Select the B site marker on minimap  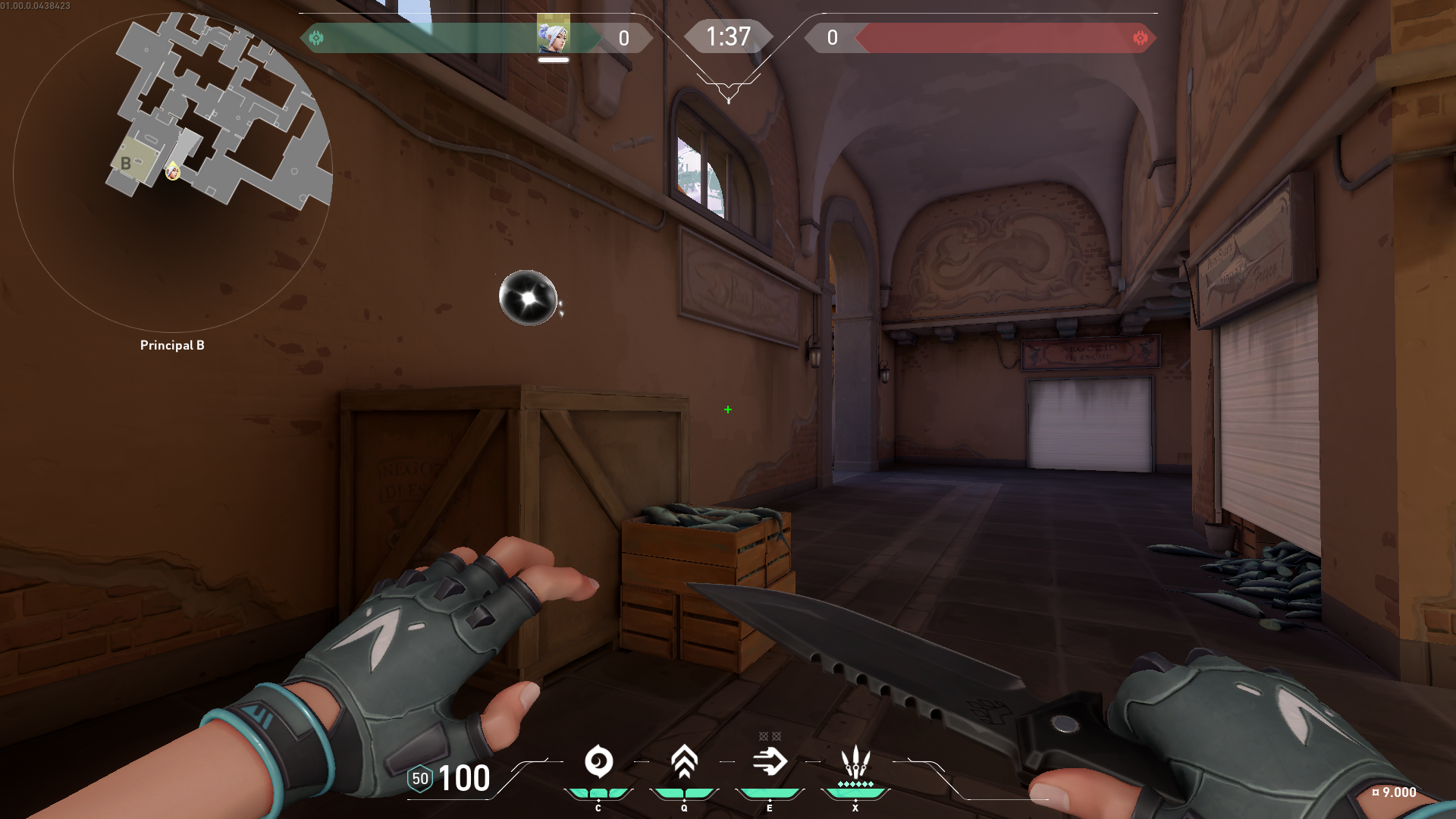coord(126,163)
